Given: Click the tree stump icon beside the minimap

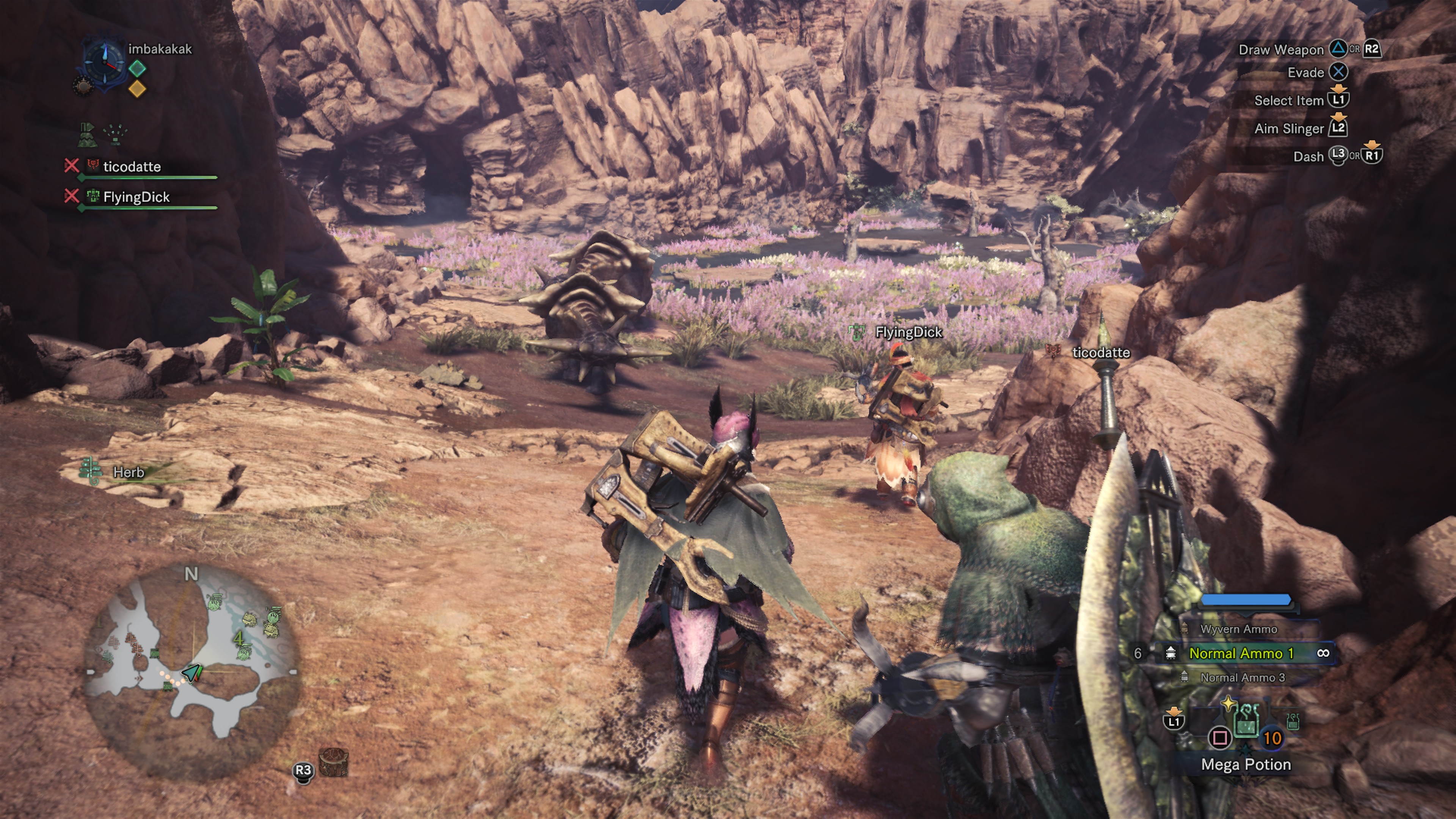Looking at the screenshot, I should tap(334, 762).
